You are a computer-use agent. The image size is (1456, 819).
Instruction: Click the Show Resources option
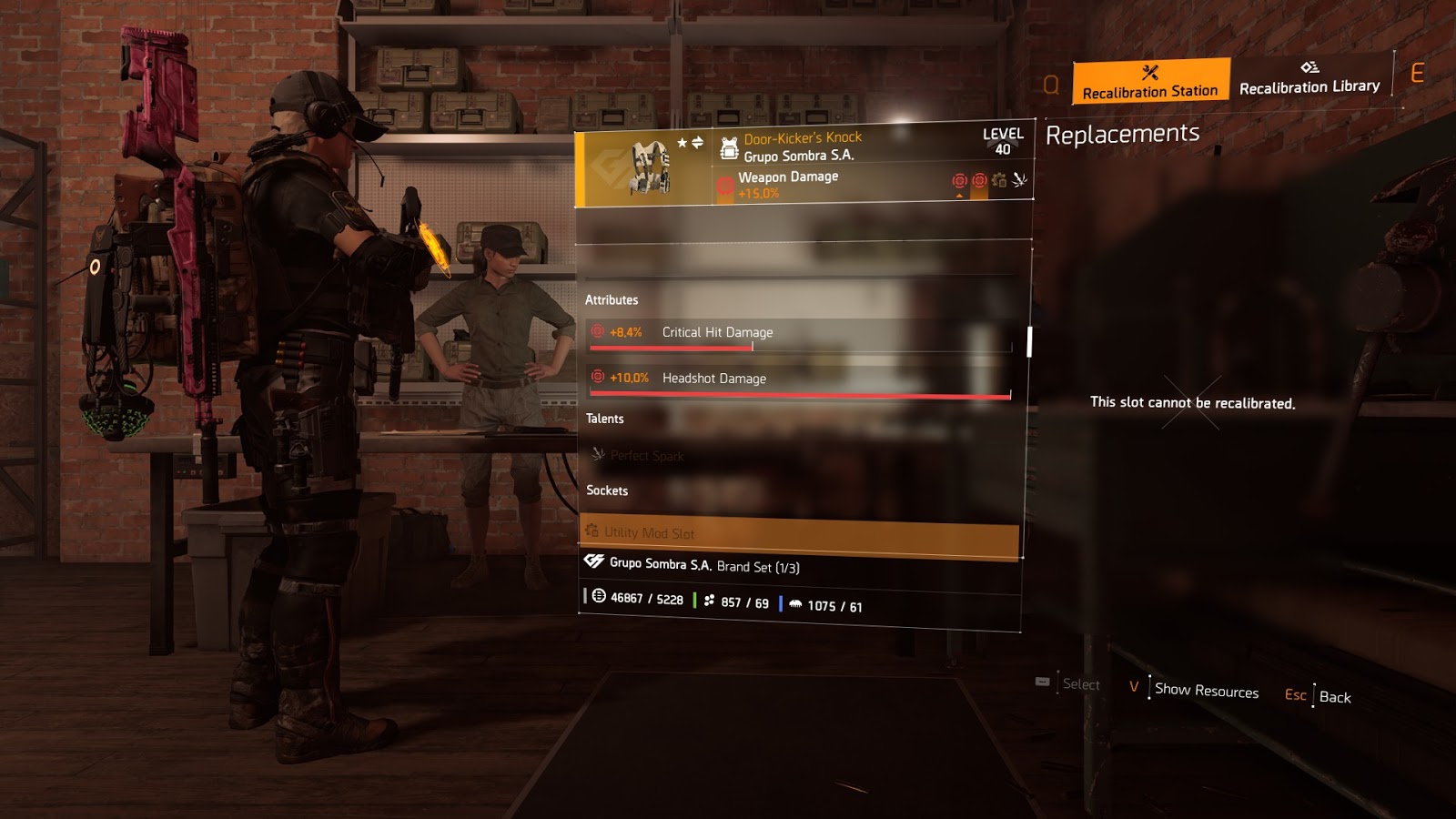coord(1206,691)
